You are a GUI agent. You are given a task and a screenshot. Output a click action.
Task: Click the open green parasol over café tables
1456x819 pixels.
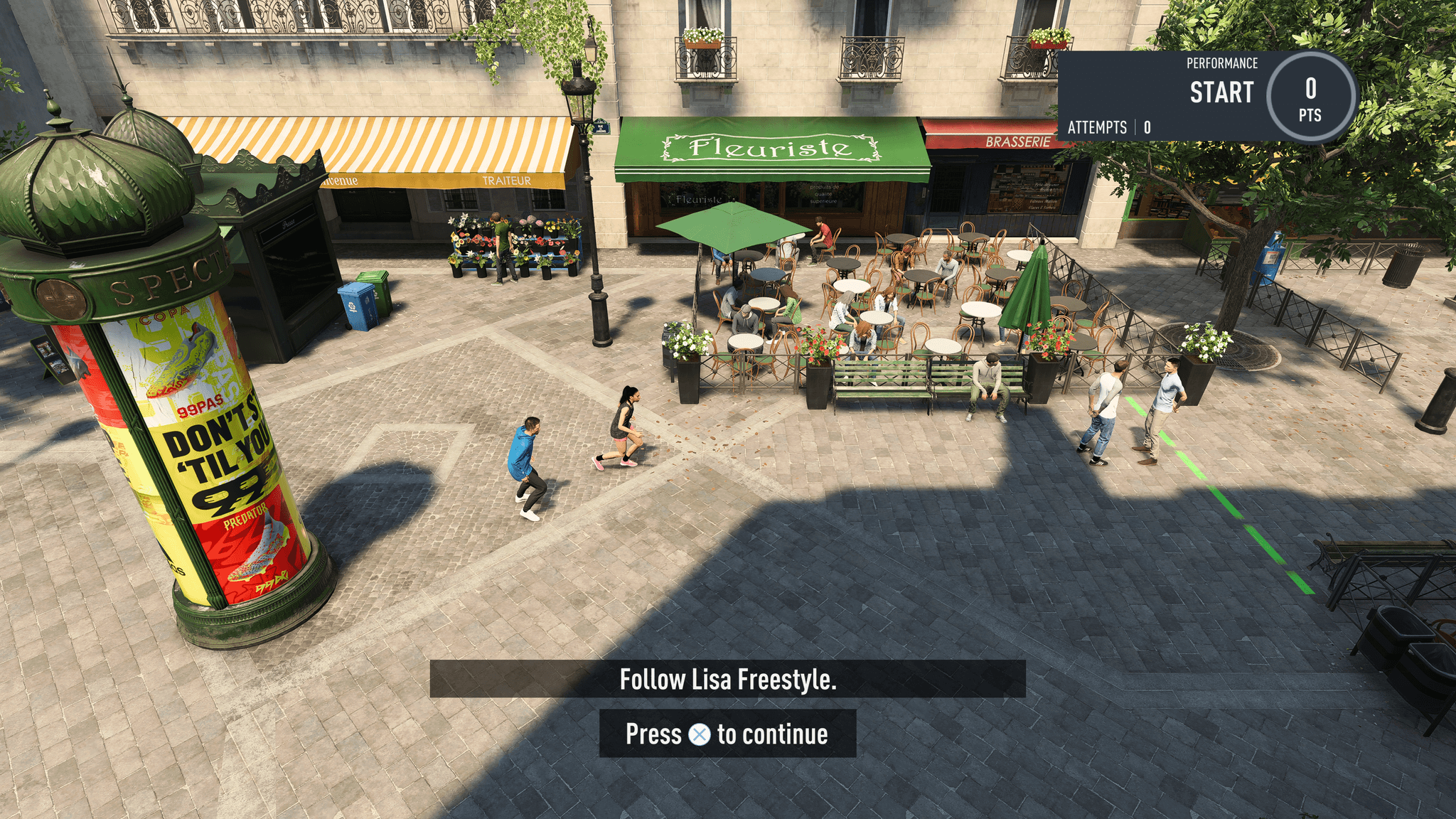(x=727, y=224)
